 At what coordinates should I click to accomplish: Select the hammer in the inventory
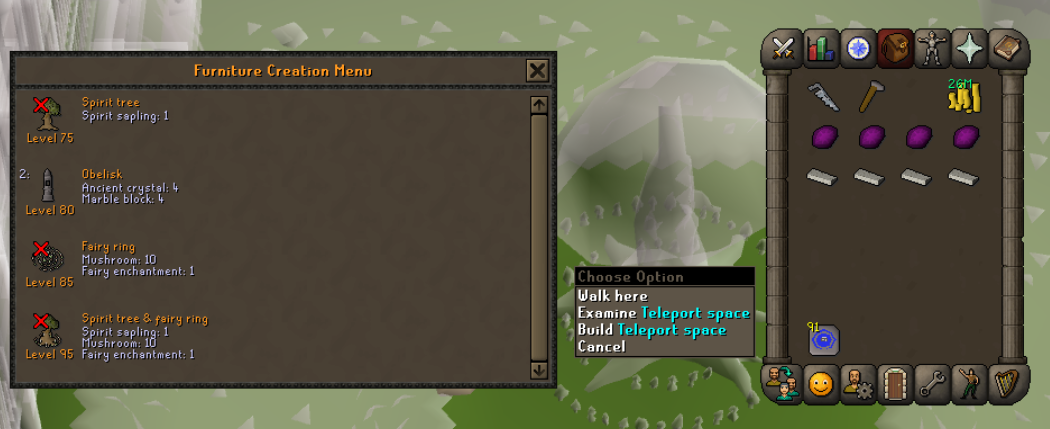870,97
